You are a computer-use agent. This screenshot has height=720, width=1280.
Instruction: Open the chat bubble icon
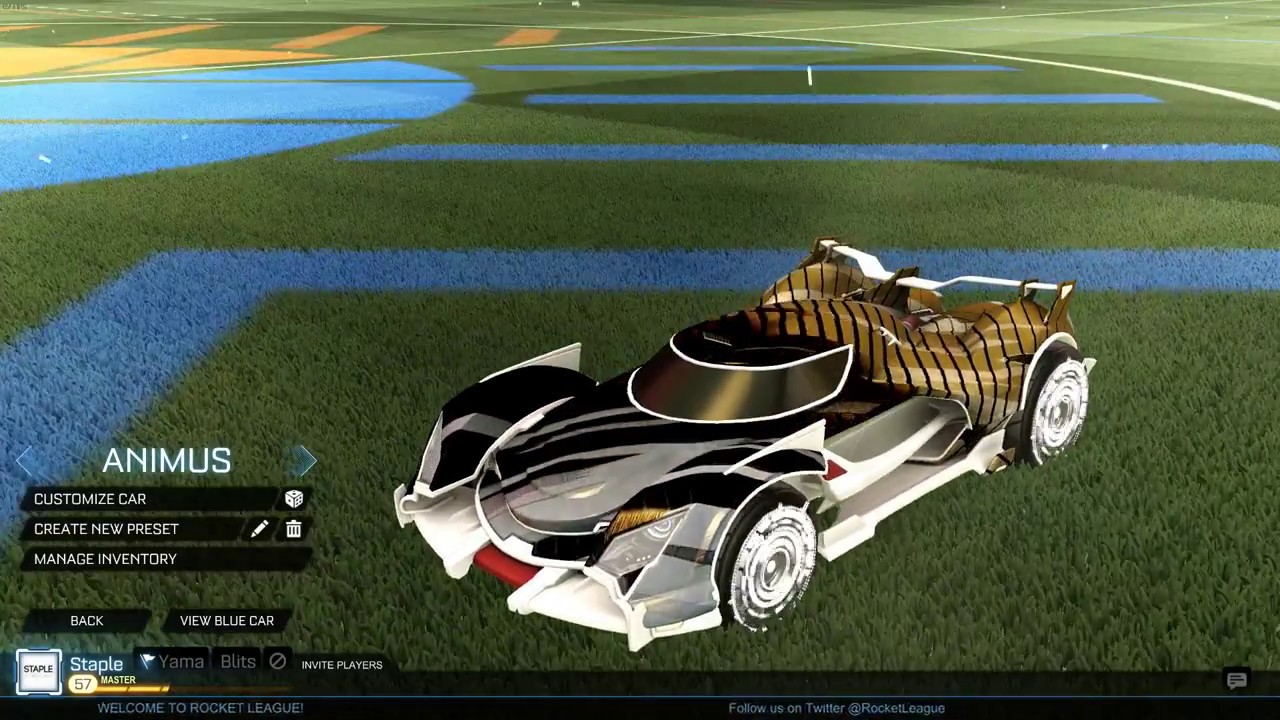[1237, 681]
